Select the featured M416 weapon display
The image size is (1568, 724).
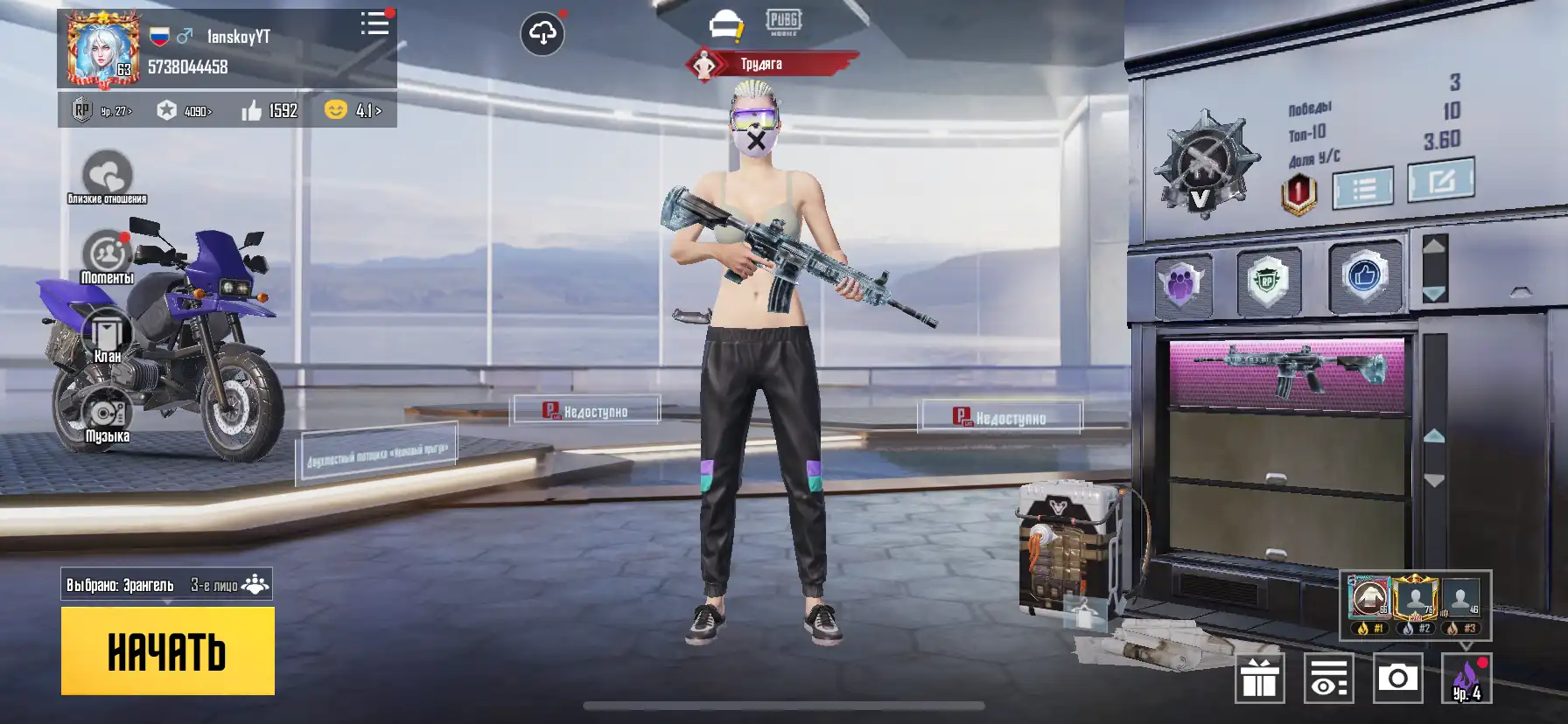coord(1286,372)
